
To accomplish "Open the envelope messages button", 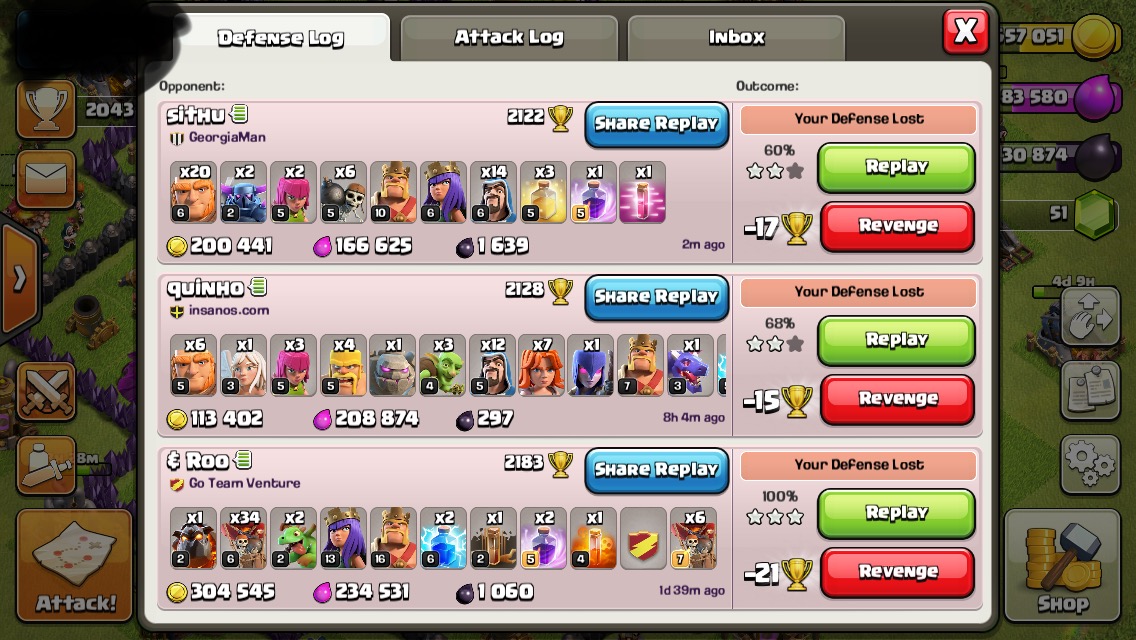I will click(x=46, y=179).
